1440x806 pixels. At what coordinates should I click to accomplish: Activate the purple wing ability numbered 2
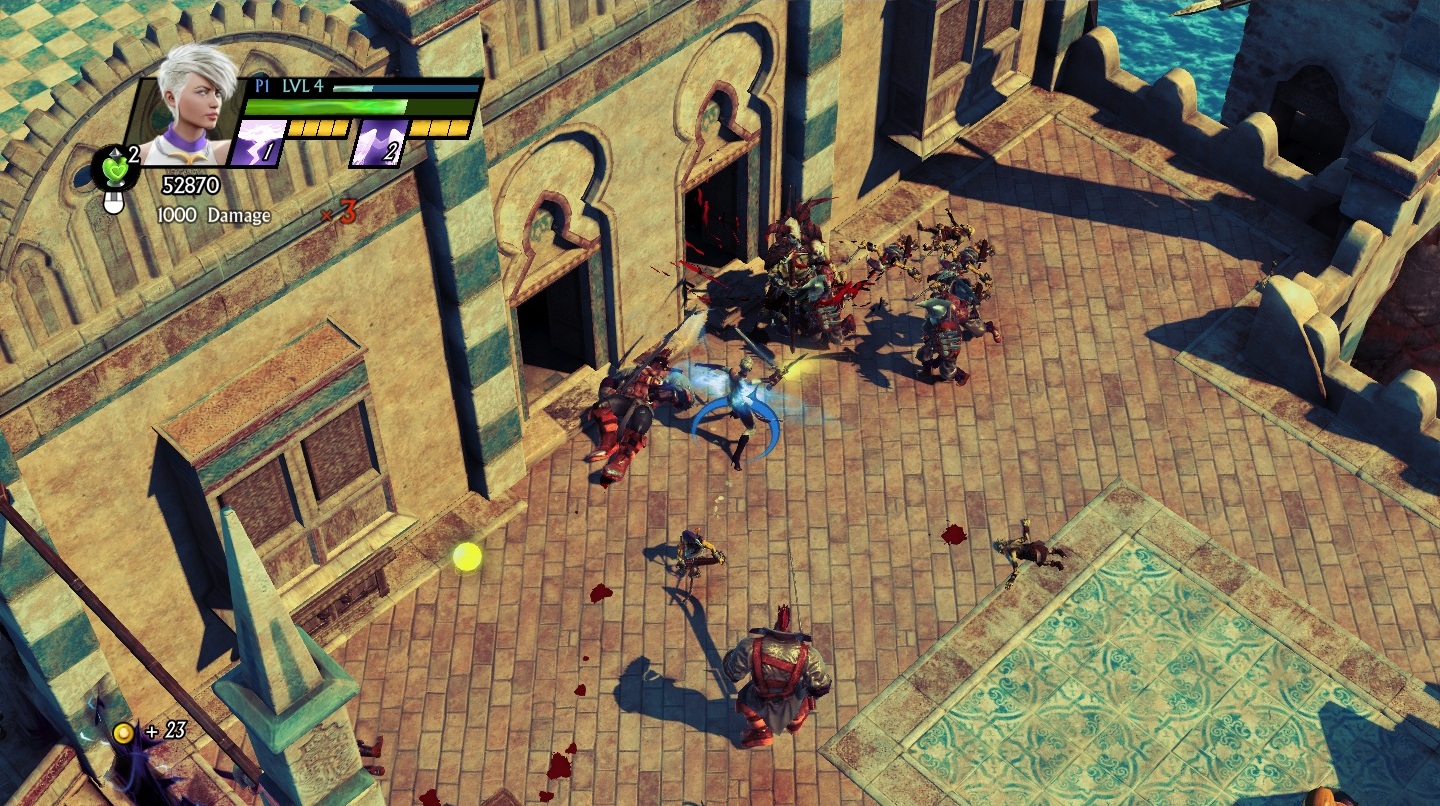click(378, 142)
